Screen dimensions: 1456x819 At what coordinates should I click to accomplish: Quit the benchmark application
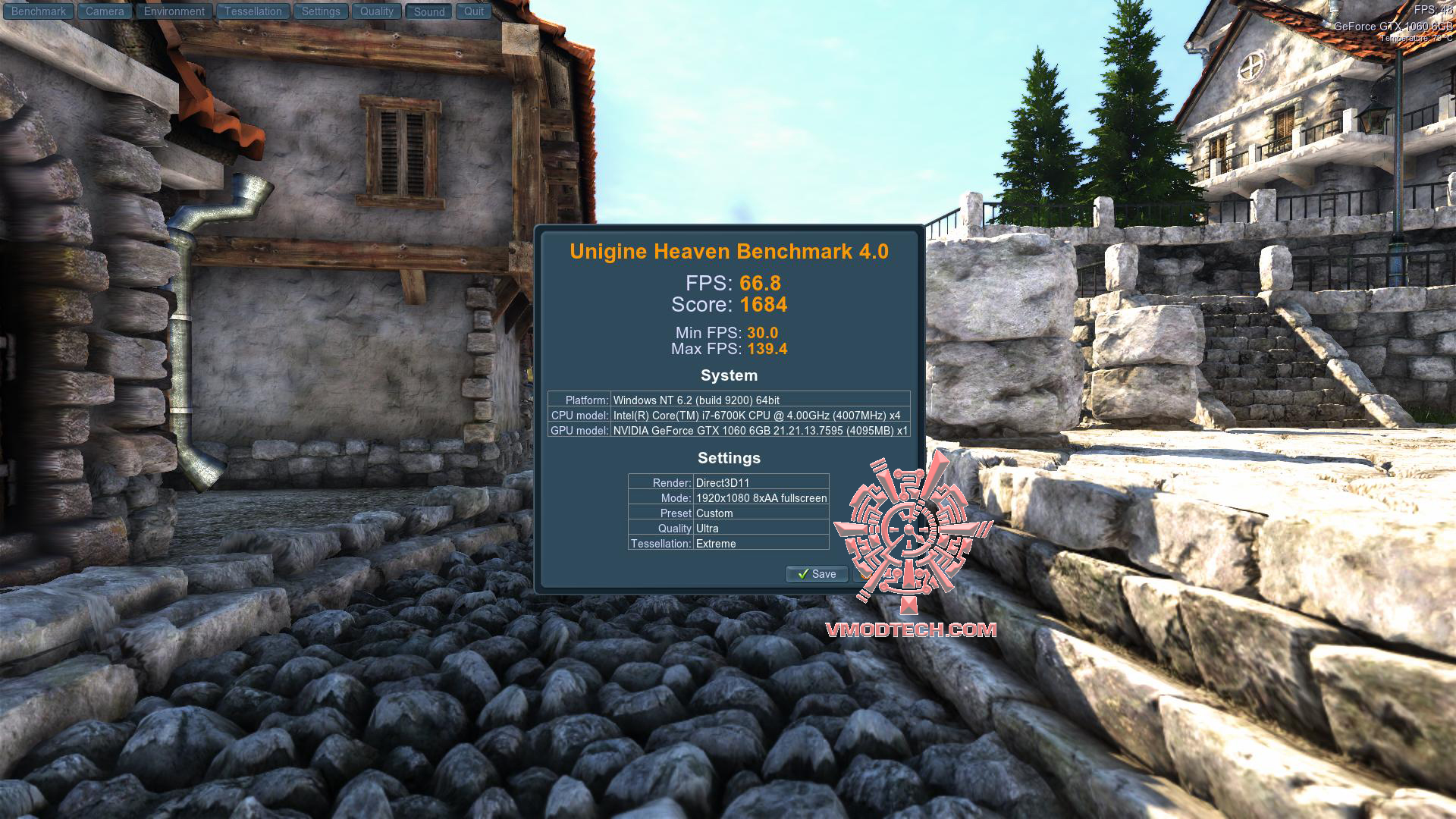pos(474,11)
